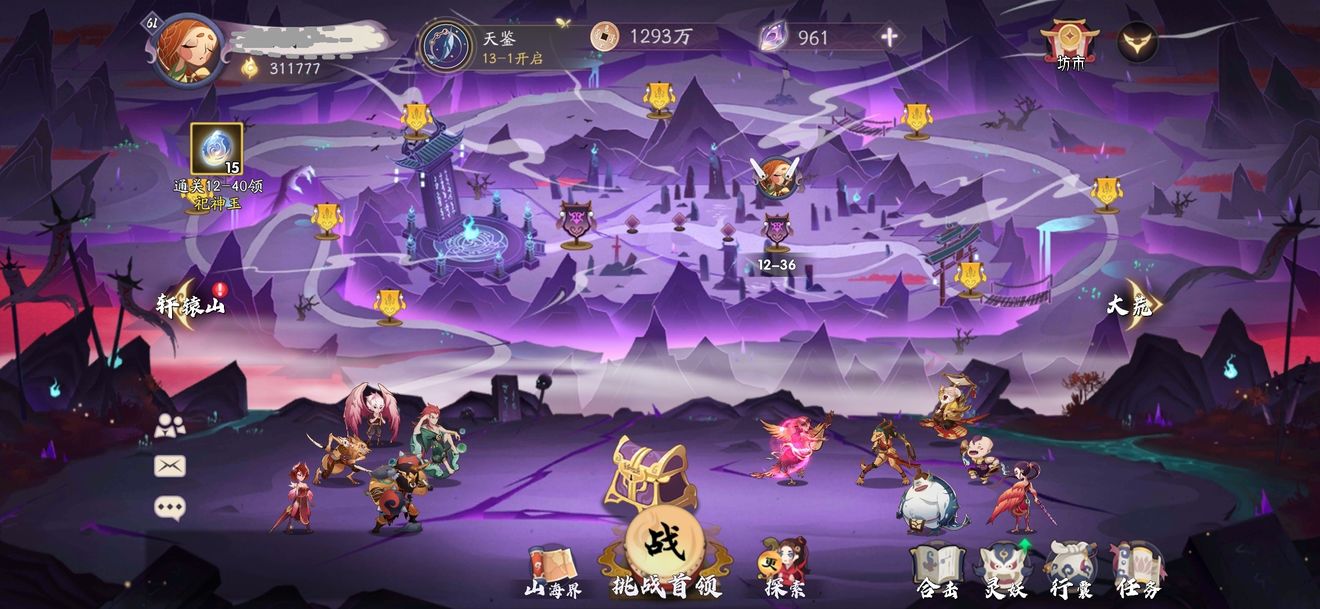Click the golden winged emblem icon
Image resolution: width=1320 pixels, height=609 pixels.
[1137, 43]
